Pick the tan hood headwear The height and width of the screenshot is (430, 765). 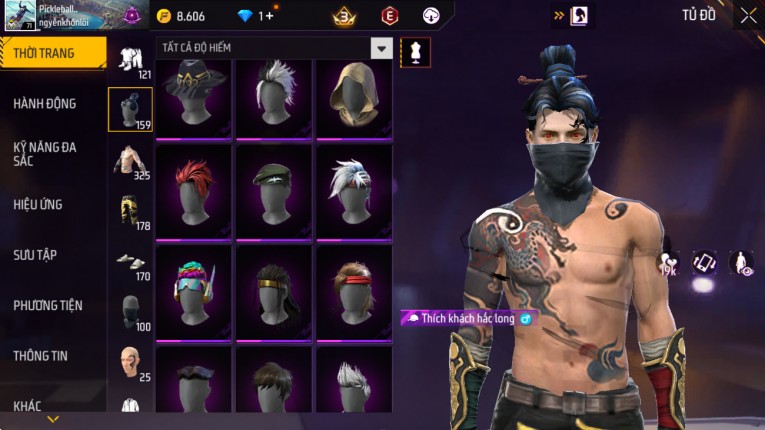coord(353,97)
